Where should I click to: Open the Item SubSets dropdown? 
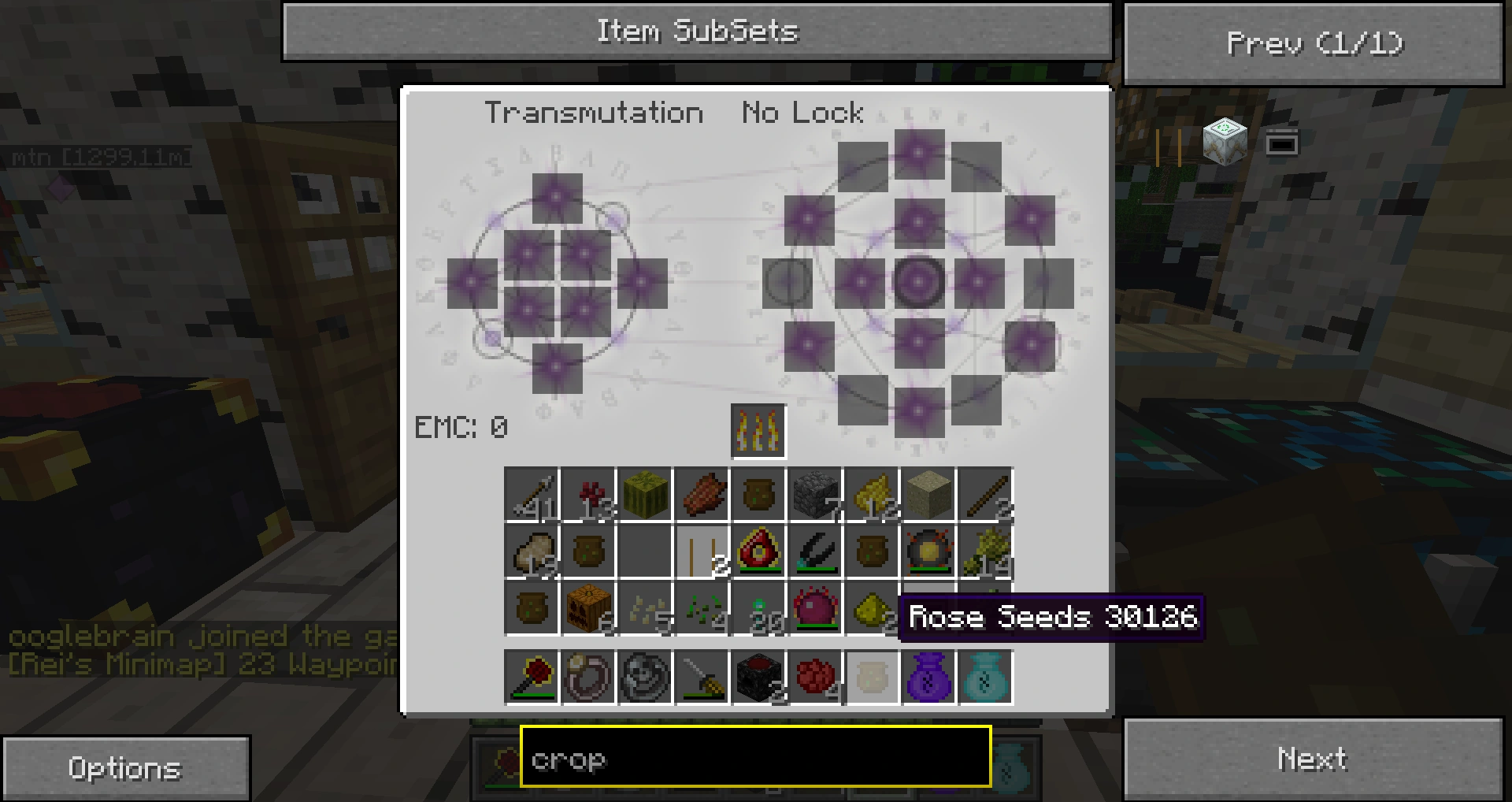point(697,32)
